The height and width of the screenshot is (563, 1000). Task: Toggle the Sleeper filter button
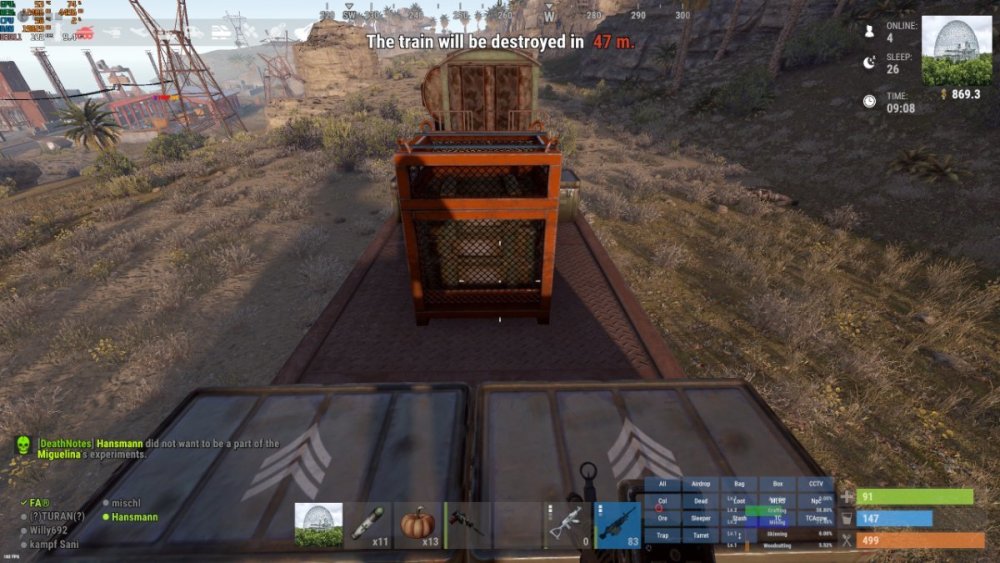pyautogui.click(x=700, y=518)
